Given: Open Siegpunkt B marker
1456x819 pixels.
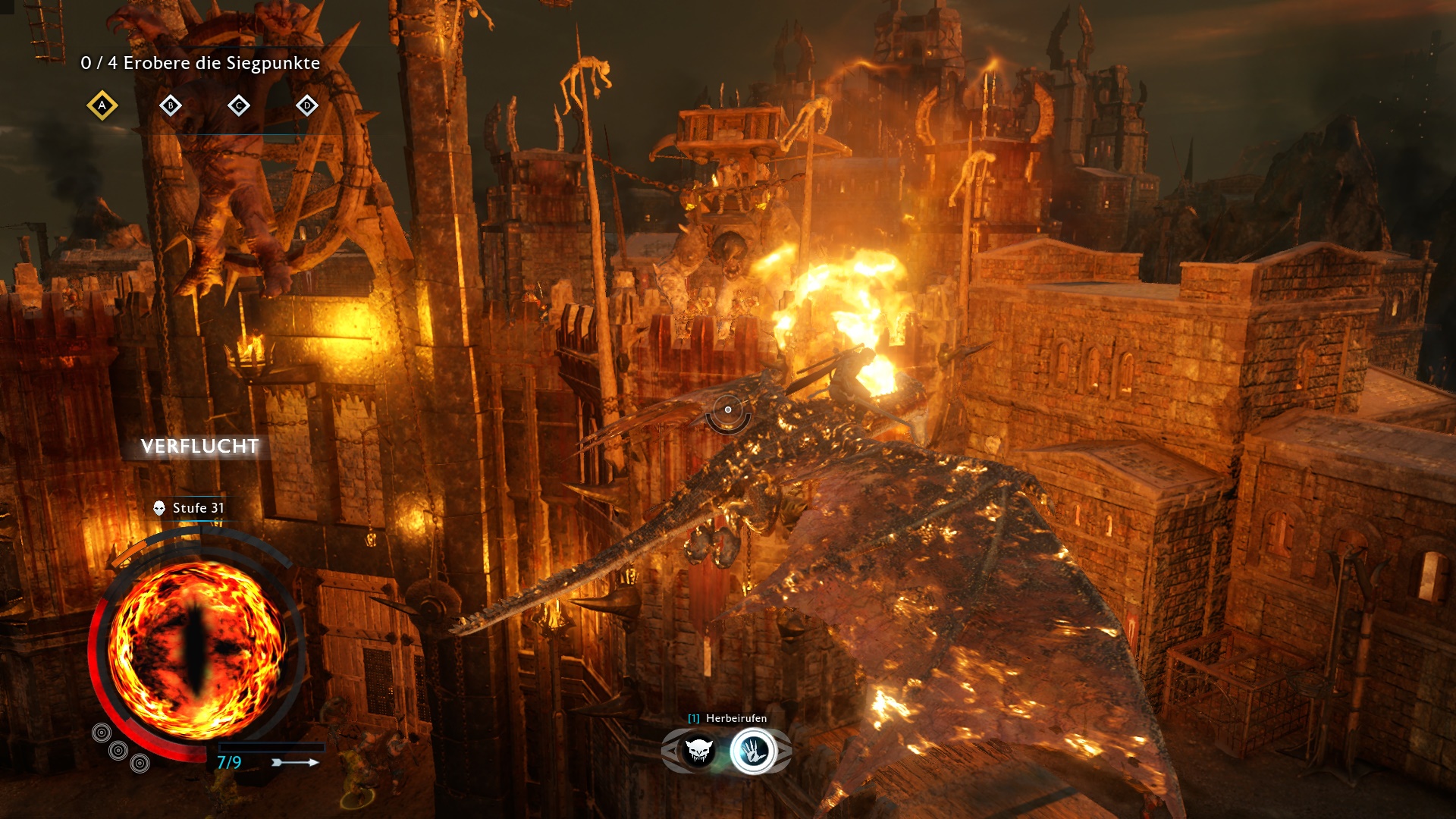Looking at the screenshot, I should point(170,106).
